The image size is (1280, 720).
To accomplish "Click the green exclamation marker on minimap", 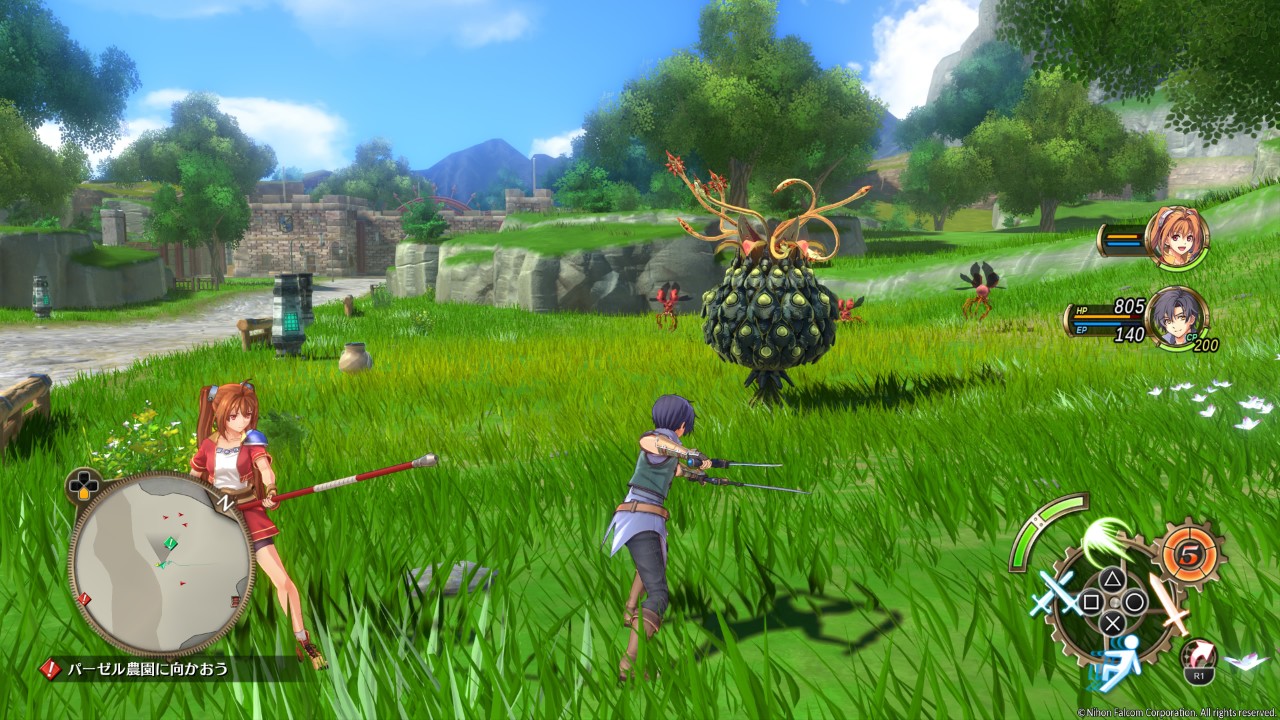I will point(170,544).
